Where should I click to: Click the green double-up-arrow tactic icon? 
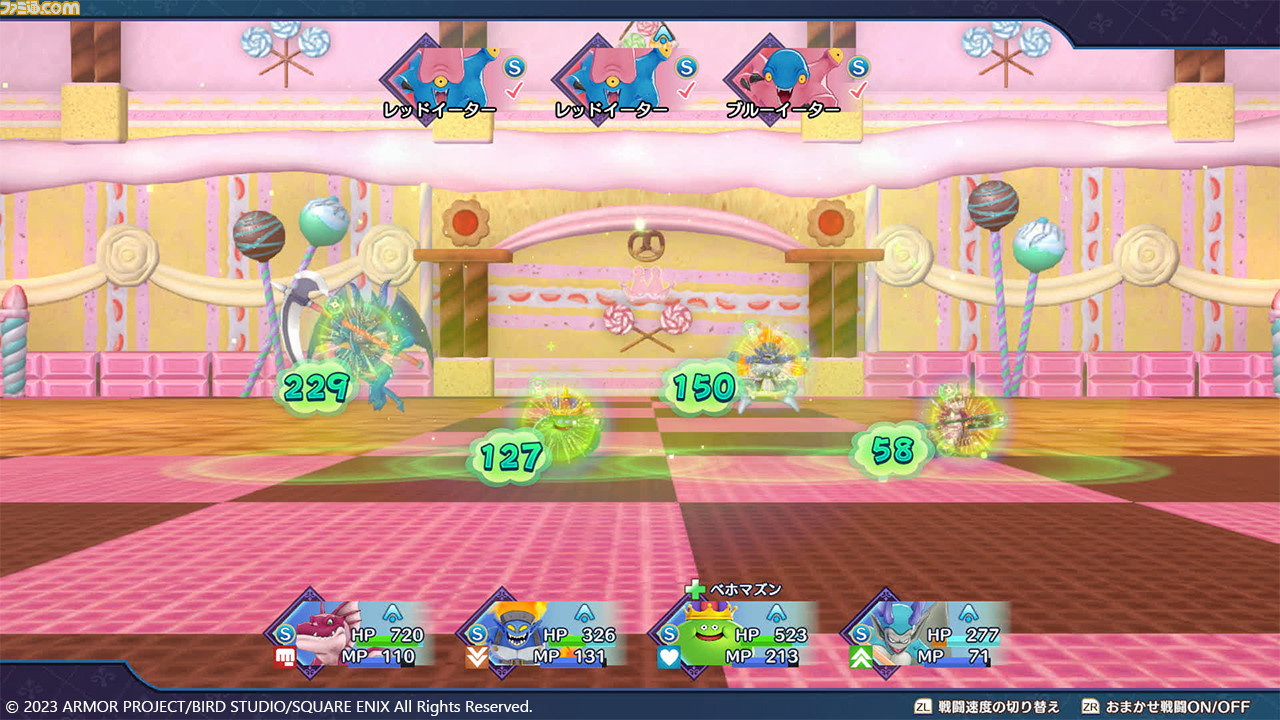tap(861, 657)
